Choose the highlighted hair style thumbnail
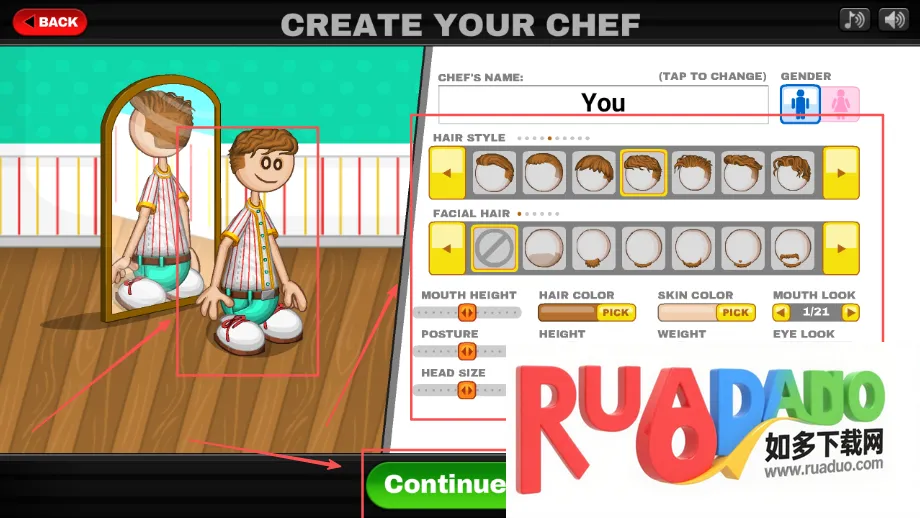 point(643,172)
